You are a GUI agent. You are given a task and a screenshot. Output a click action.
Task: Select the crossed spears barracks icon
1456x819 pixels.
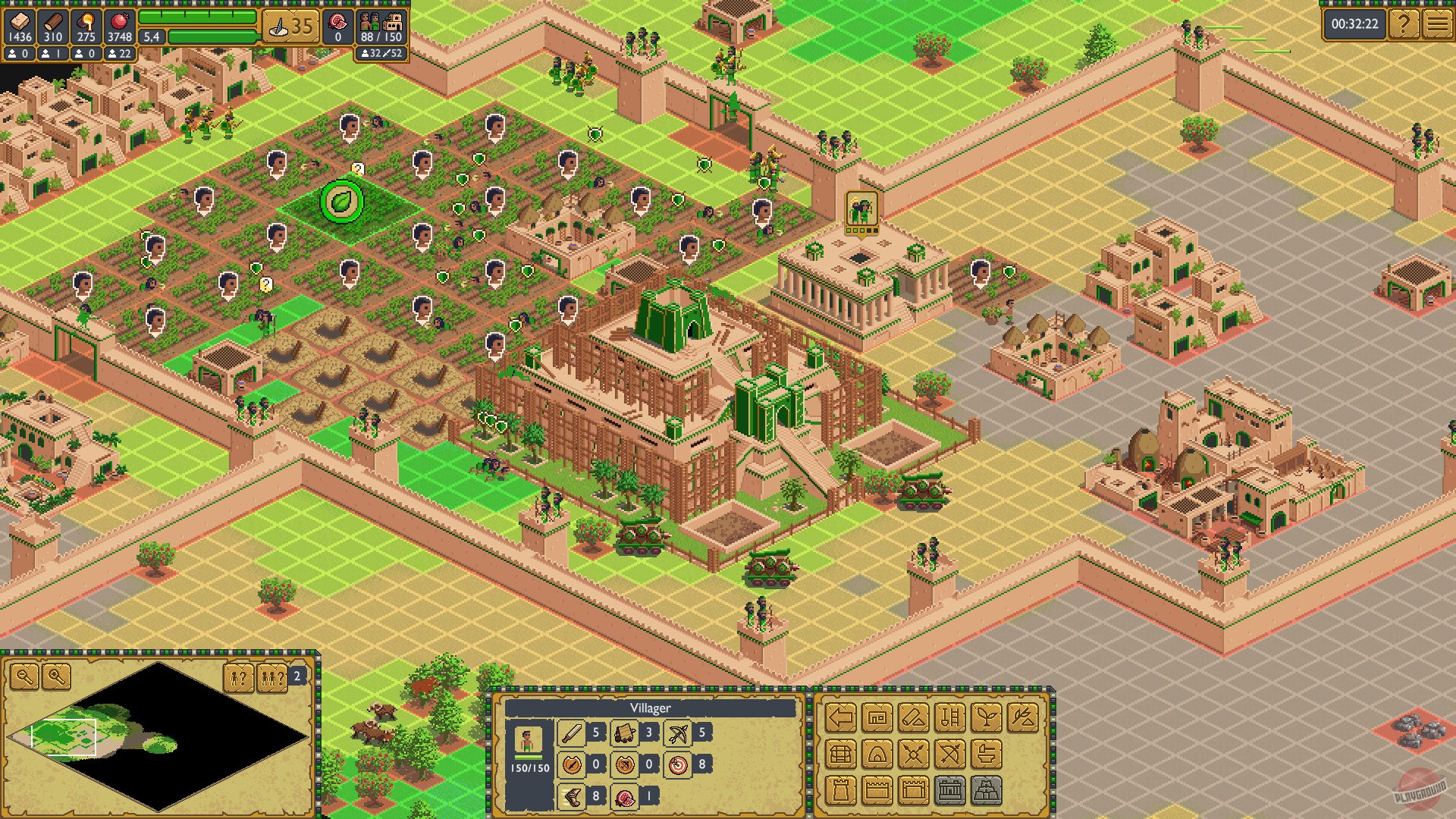[913, 755]
